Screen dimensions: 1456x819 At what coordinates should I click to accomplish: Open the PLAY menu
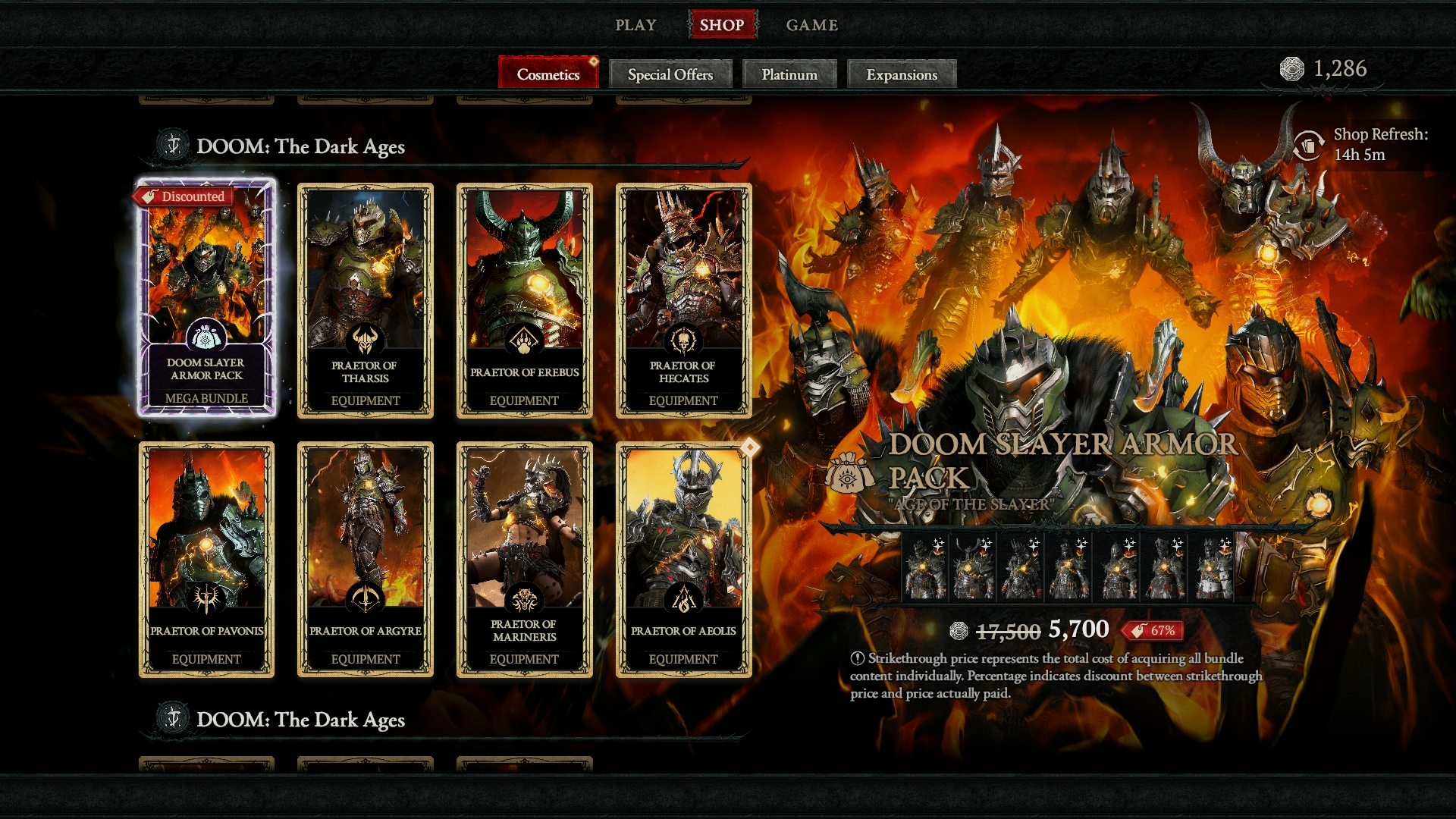click(x=637, y=24)
